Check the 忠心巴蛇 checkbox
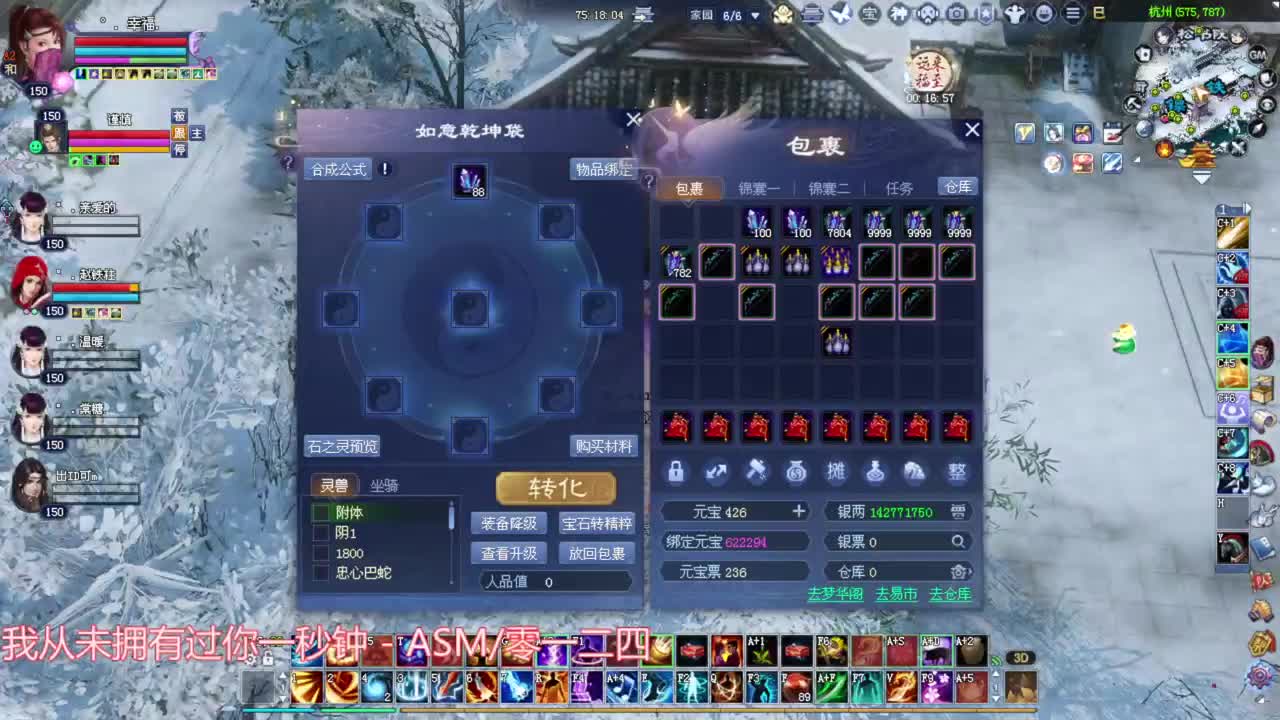 pyautogui.click(x=321, y=572)
